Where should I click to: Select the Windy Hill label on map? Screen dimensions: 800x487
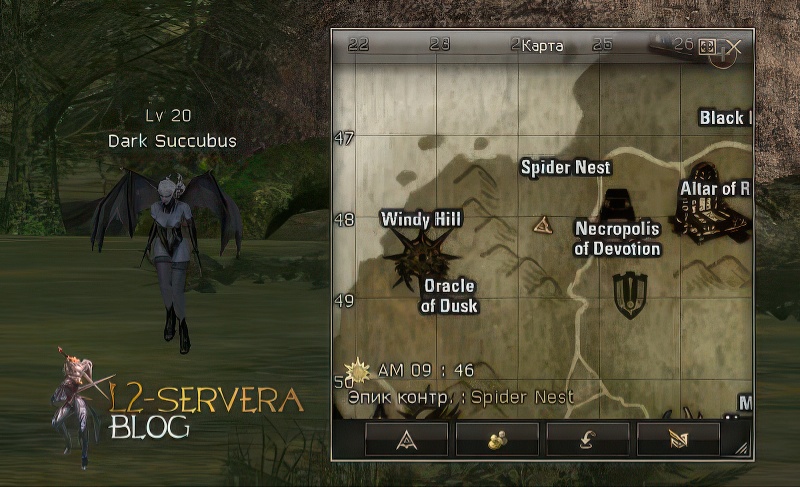click(421, 218)
